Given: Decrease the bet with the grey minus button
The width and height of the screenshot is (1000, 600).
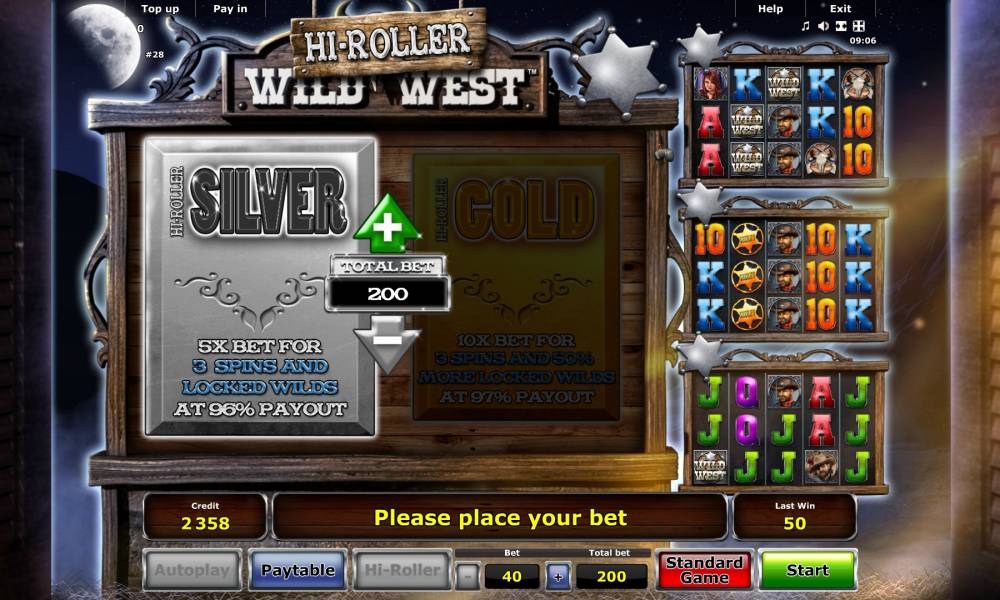Looking at the screenshot, I should coord(467,576).
